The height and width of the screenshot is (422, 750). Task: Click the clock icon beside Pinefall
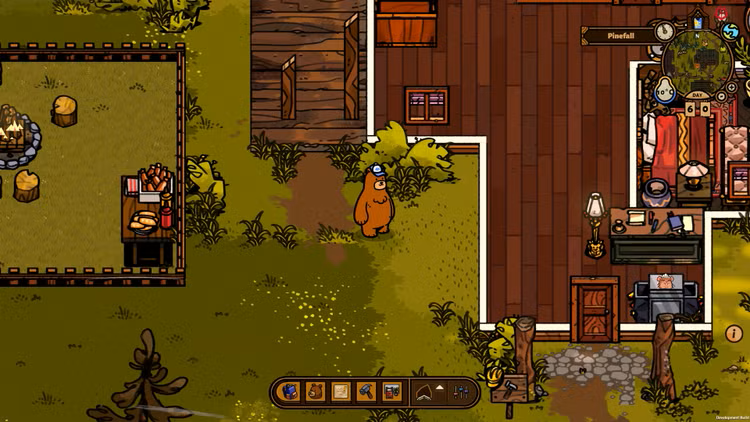click(x=665, y=33)
